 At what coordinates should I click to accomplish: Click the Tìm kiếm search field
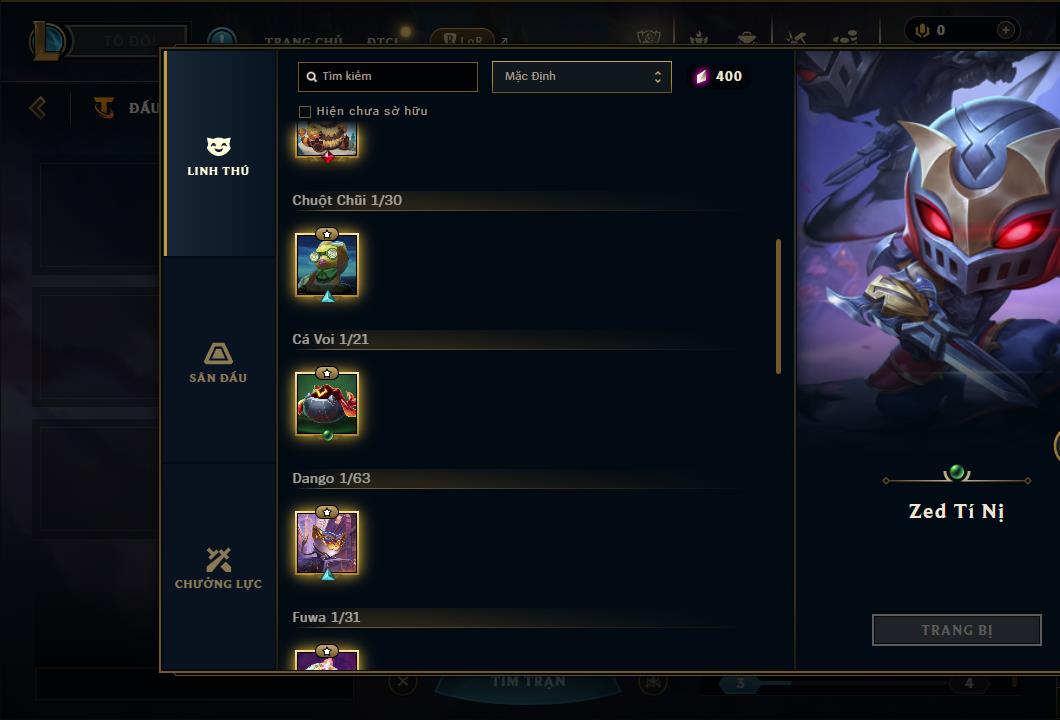pyautogui.click(x=388, y=77)
